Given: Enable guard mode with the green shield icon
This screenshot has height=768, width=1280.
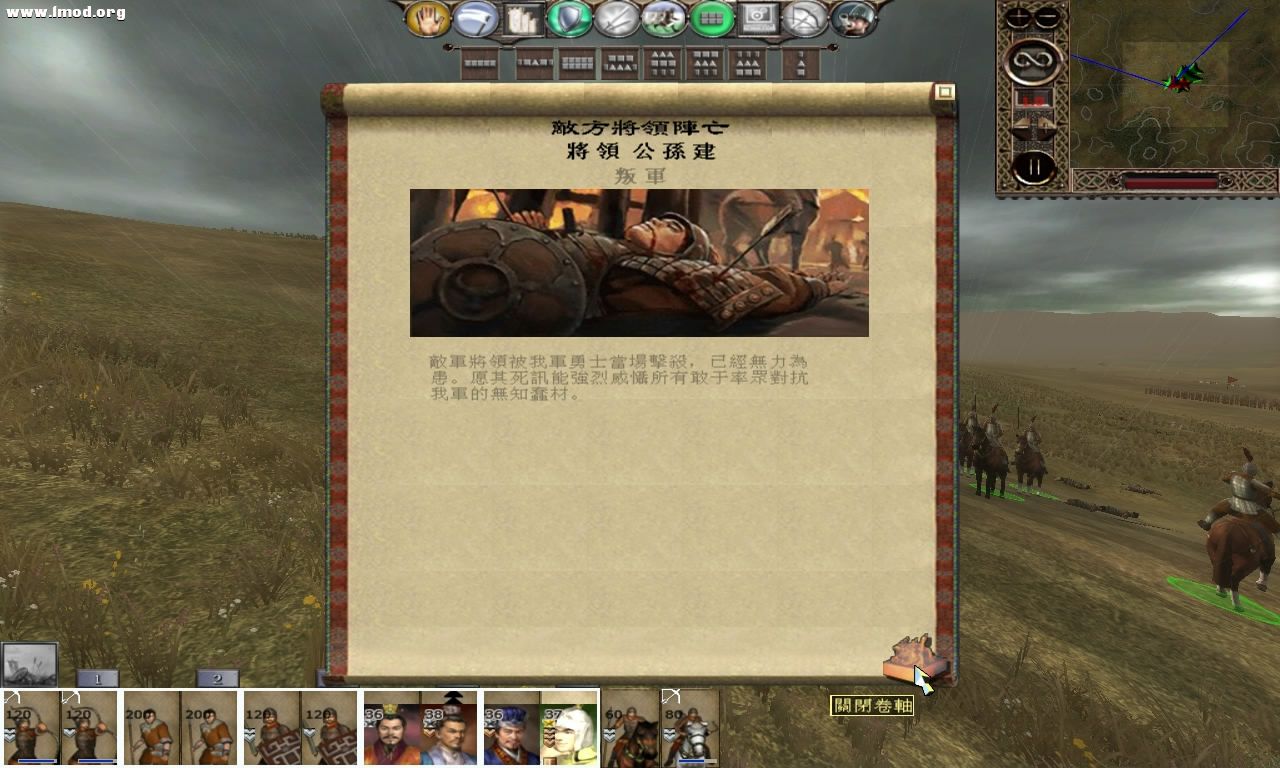Looking at the screenshot, I should (x=567, y=17).
